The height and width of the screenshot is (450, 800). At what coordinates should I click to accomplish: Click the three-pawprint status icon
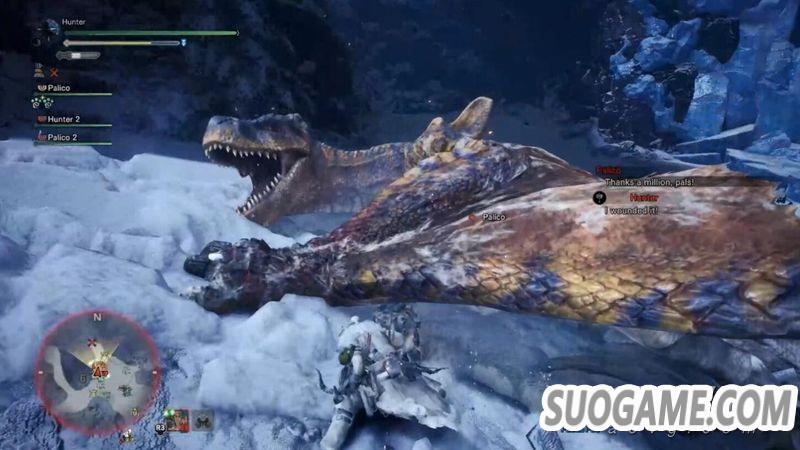tap(42, 101)
